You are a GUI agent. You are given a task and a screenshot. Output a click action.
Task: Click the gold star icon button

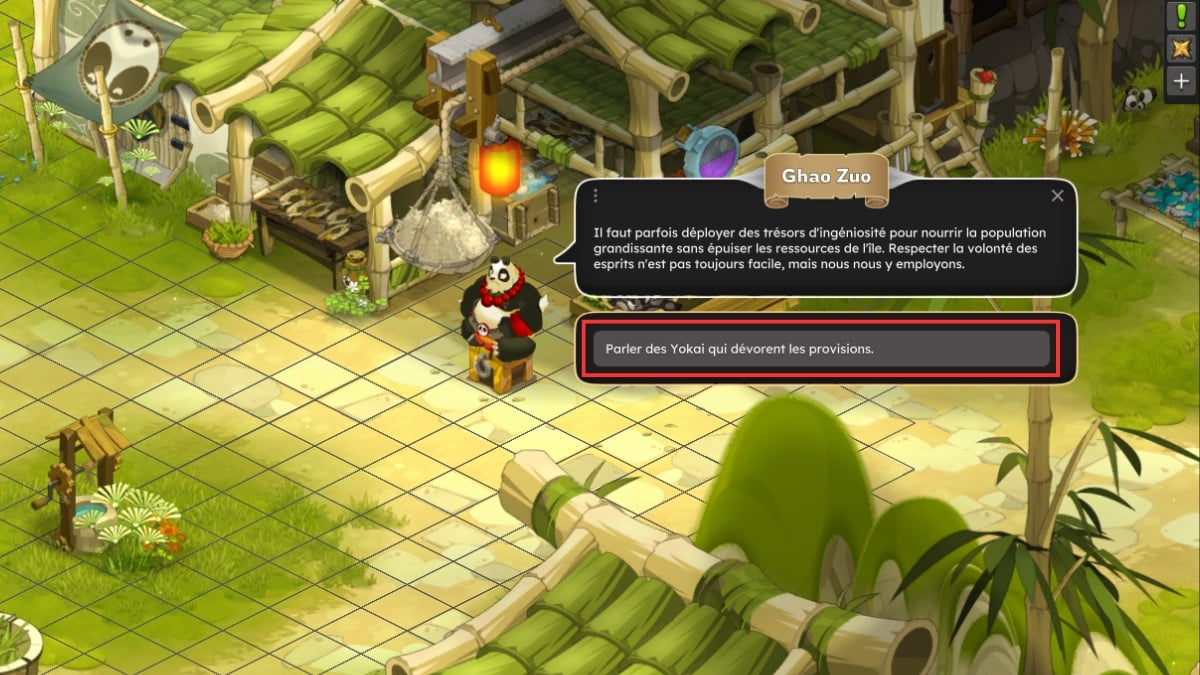tap(1183, 49)
